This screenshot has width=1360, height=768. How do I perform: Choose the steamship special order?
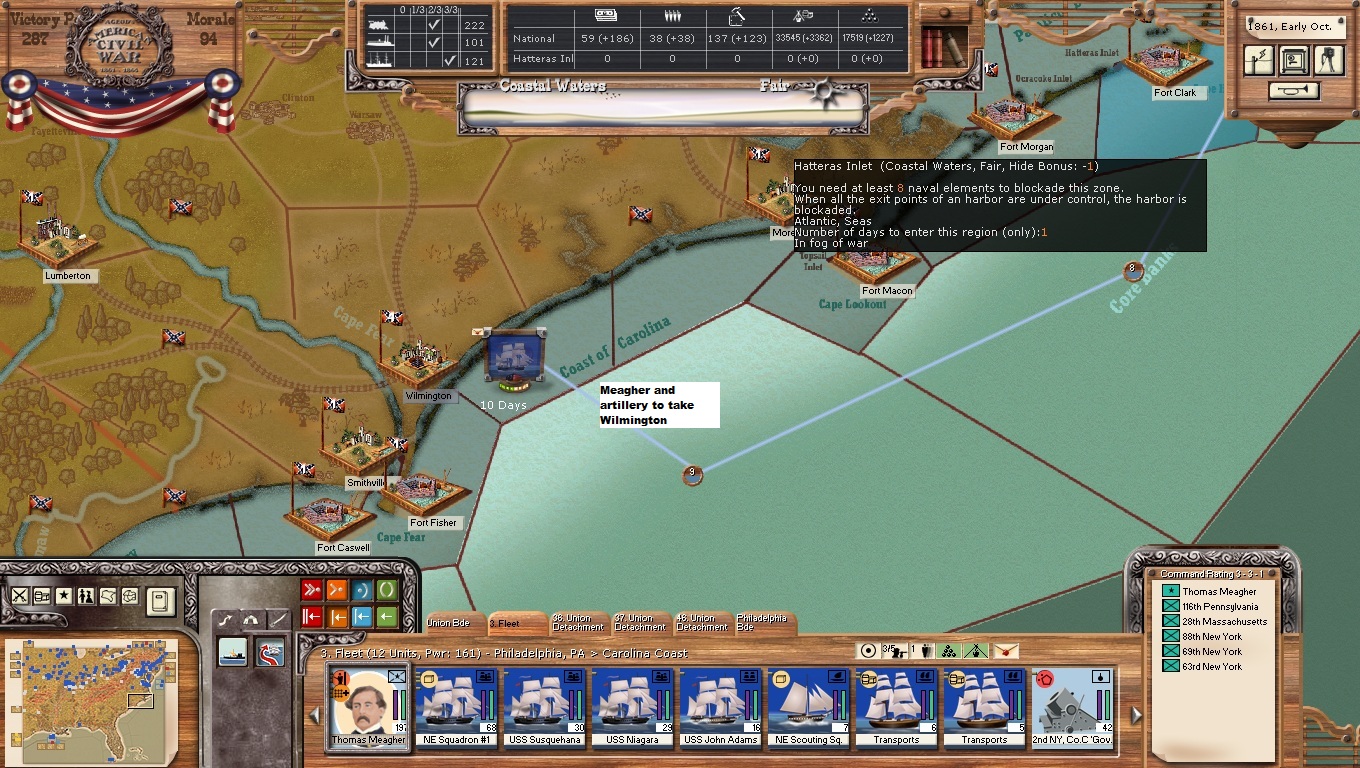coord(233,651)
